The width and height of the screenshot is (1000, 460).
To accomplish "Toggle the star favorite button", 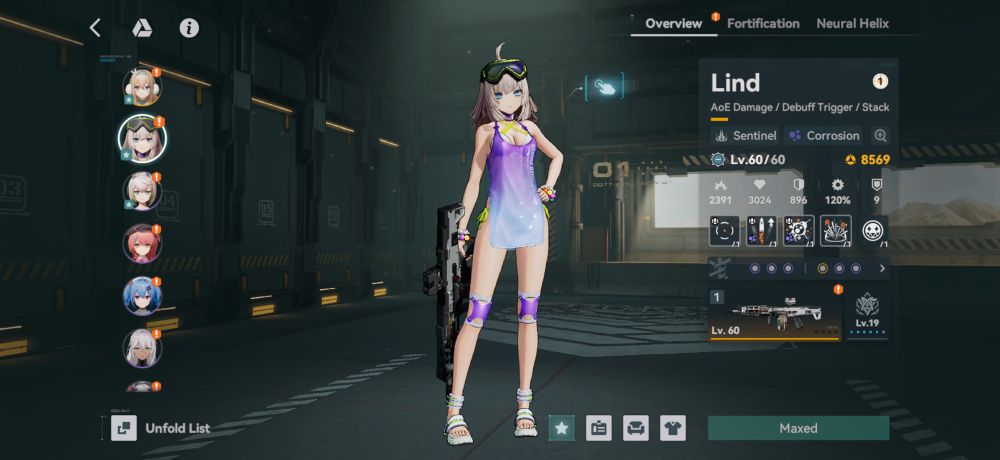I will [562, 428].
